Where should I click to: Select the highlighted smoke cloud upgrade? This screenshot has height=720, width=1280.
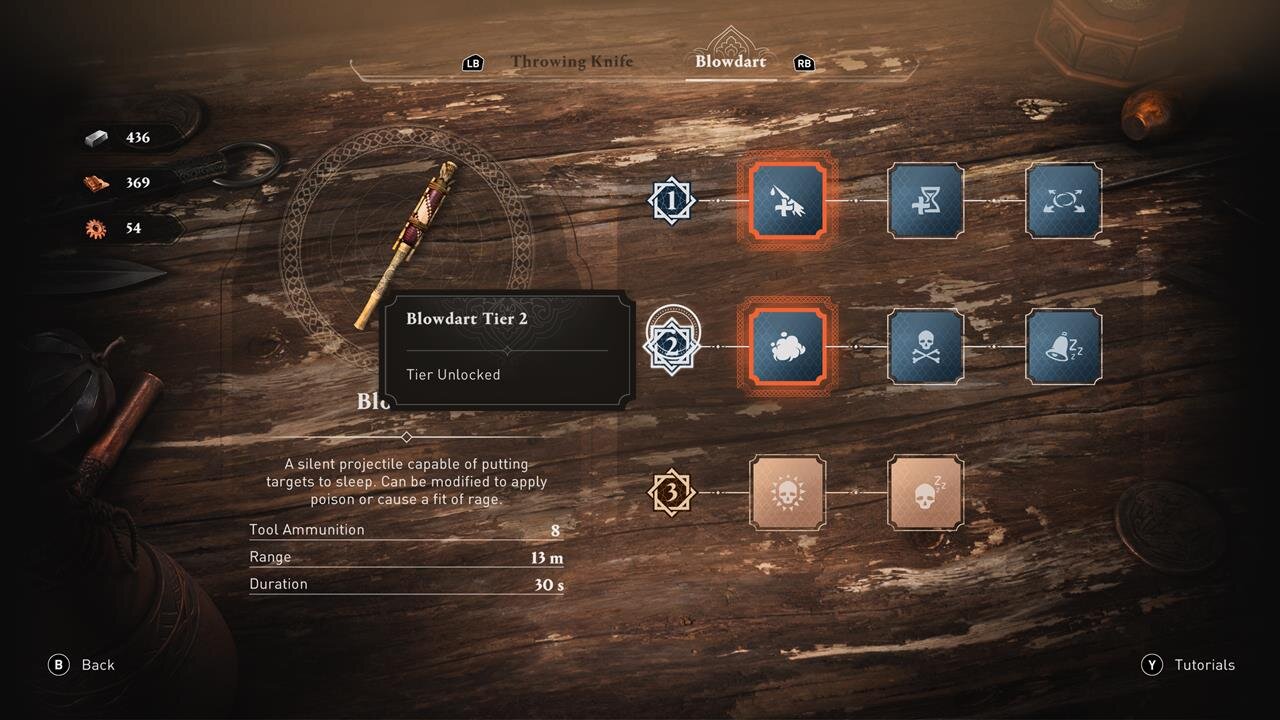[788, 346]
